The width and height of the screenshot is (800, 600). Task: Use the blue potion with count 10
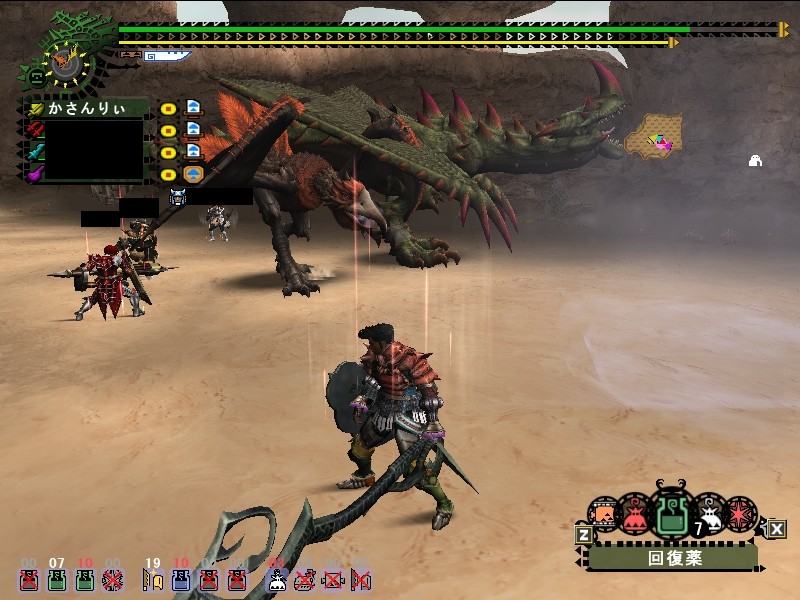coord(181,579)
